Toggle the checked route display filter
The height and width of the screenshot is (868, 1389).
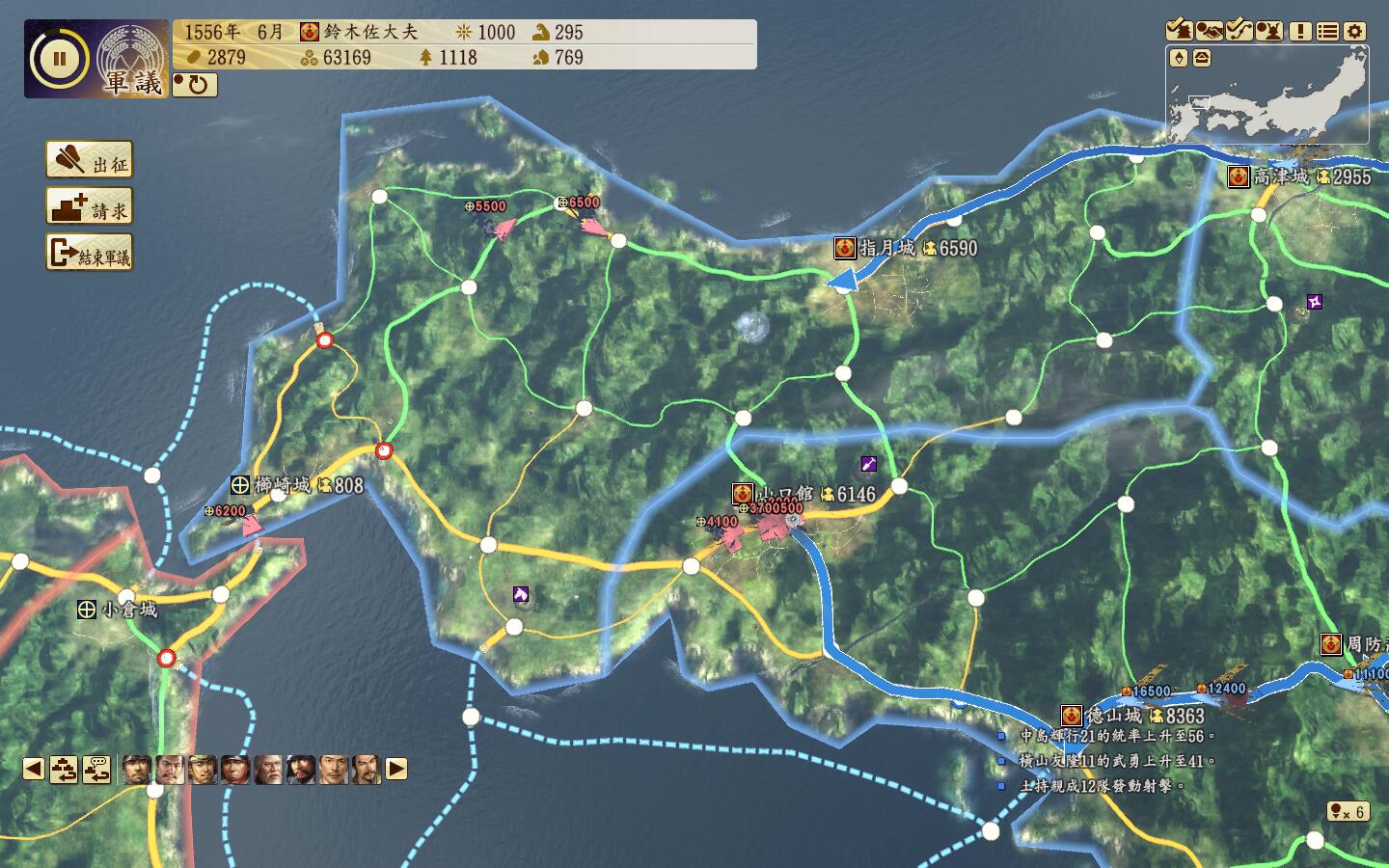pyautogui.click(x=1239, y=31)
